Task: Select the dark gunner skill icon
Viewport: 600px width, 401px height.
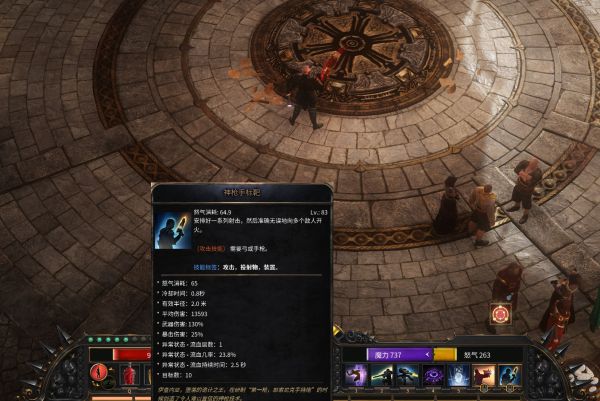Action: (407, 376)
